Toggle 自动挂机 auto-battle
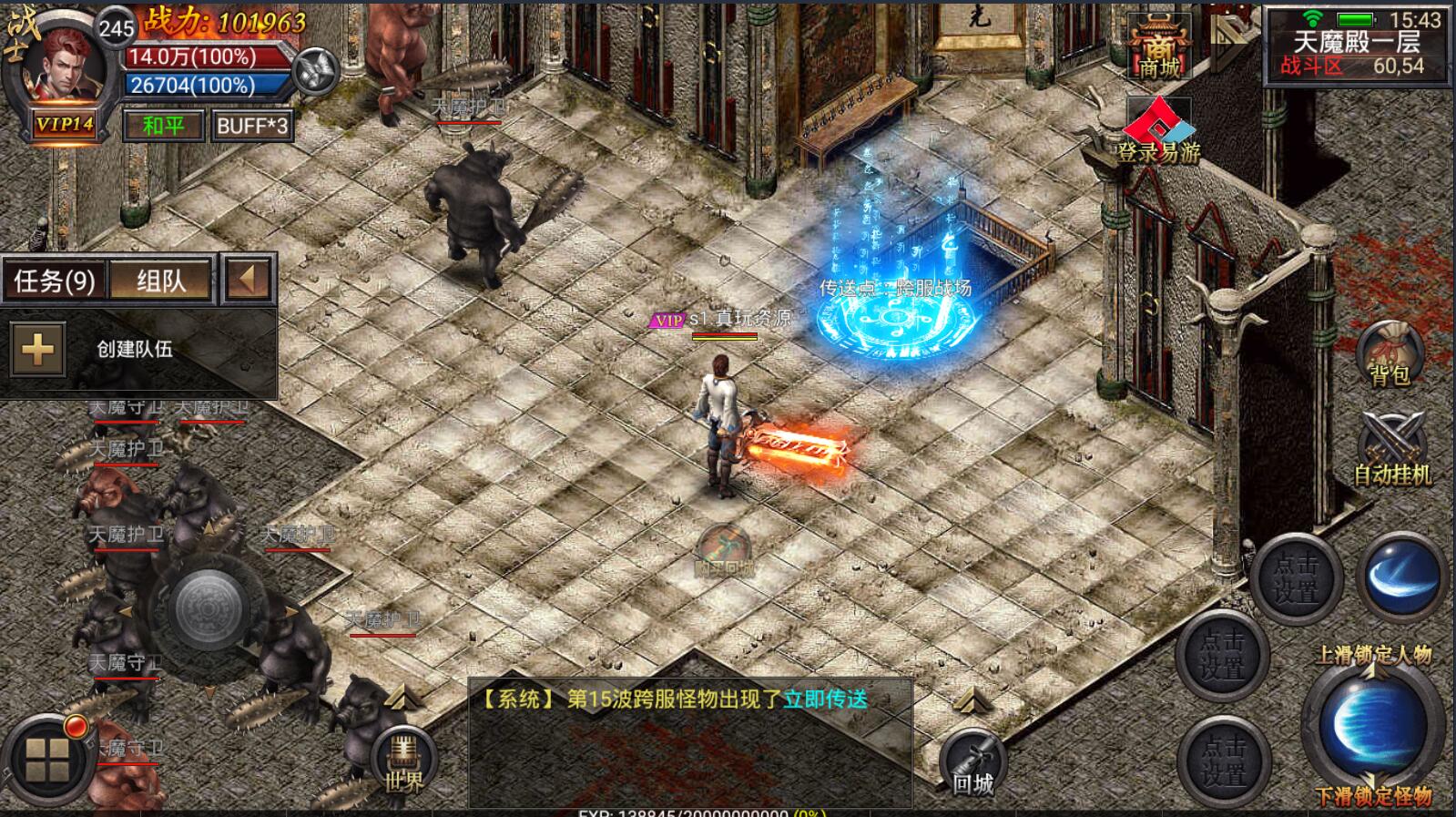The width and height of the screenshot is (1456, 817). tap(1391, 450)
